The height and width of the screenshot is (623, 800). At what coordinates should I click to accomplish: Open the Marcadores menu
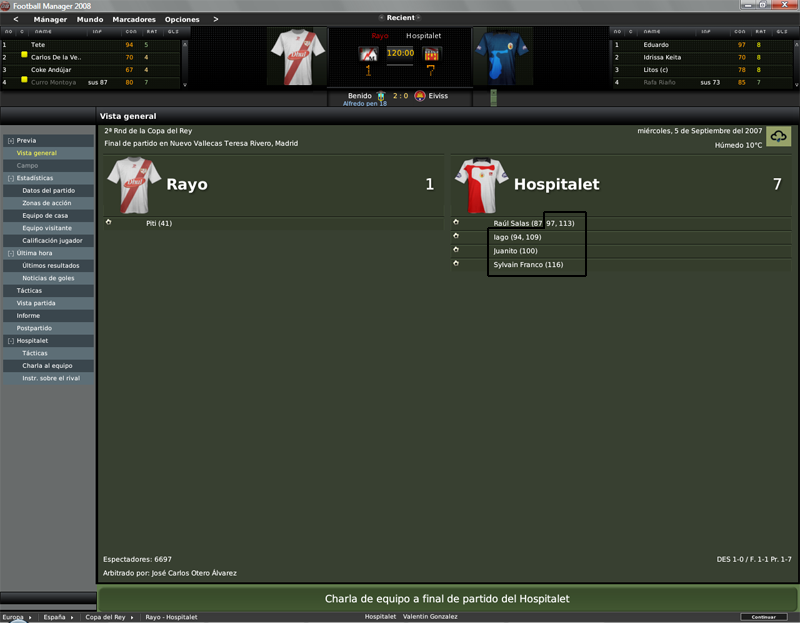[x=134, y=19]
